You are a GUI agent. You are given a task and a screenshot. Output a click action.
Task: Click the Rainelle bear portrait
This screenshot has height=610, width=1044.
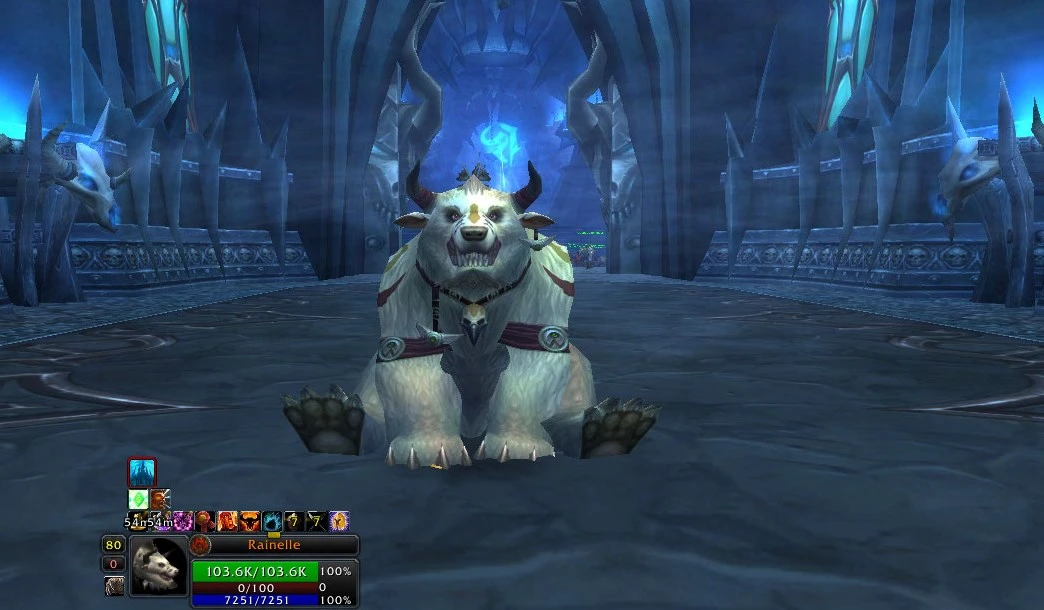pyautogui.click(x=159, y=566)
